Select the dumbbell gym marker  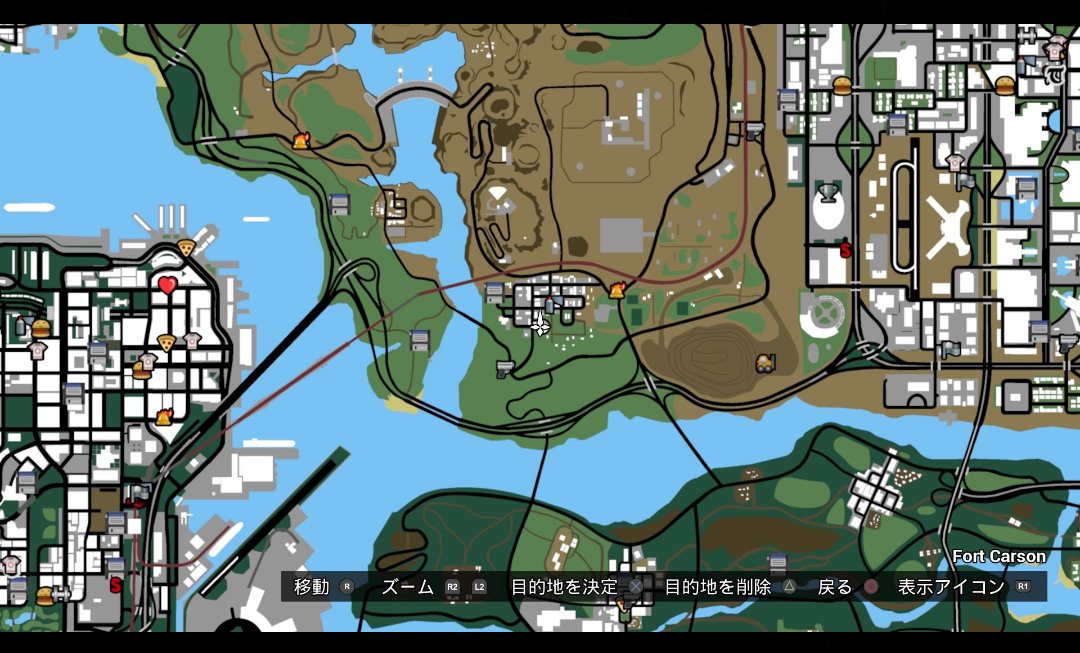pyautogui.click(x=61, y=593)
